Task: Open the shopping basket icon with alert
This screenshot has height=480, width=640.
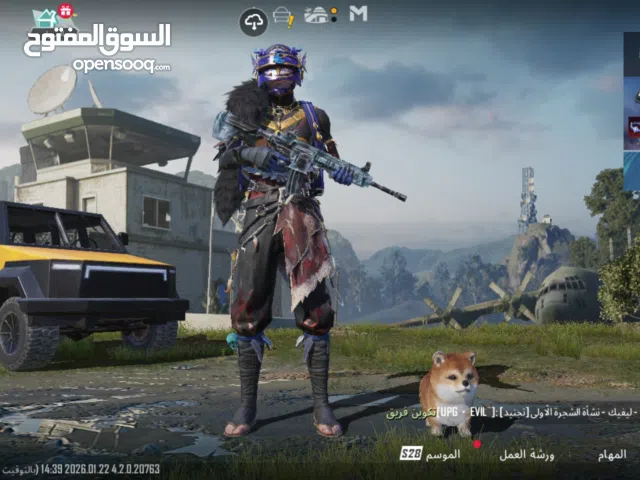Action: pyautogui.click(x=284, y=16)
